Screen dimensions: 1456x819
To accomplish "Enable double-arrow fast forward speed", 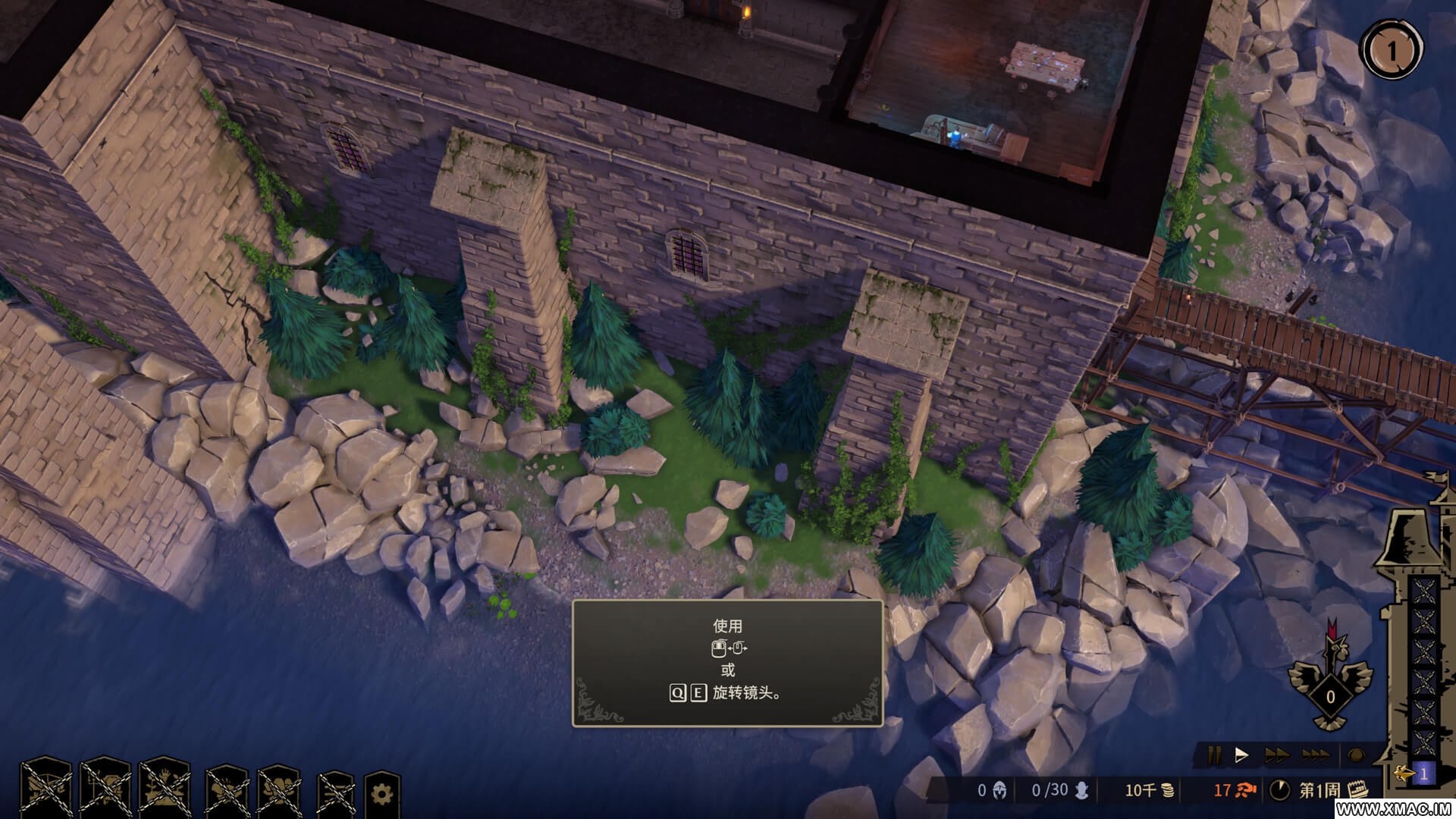I will tap(1279, 755).
